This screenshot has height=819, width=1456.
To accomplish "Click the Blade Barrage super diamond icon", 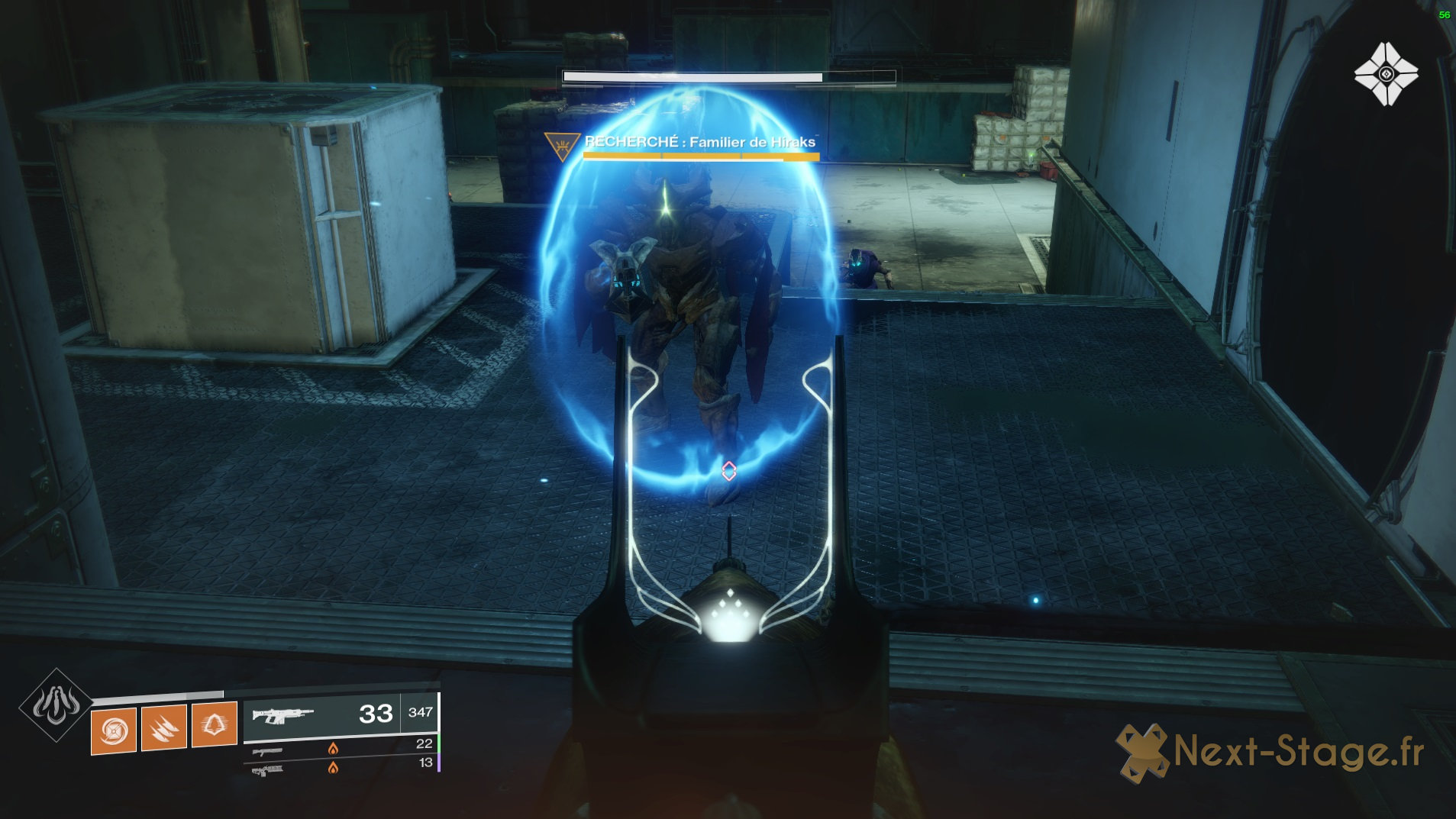I will pyautogui.click(x=56, y=705).
